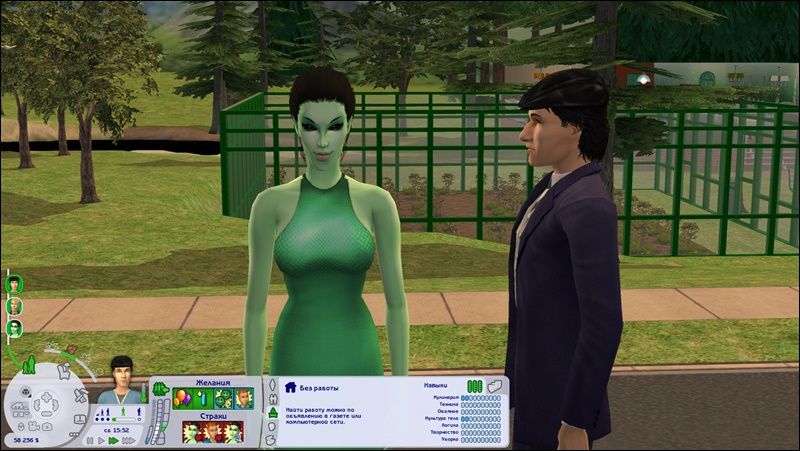Open Buy mode with the armchair icon
This screenshot has width=800, height=451.
62,369
